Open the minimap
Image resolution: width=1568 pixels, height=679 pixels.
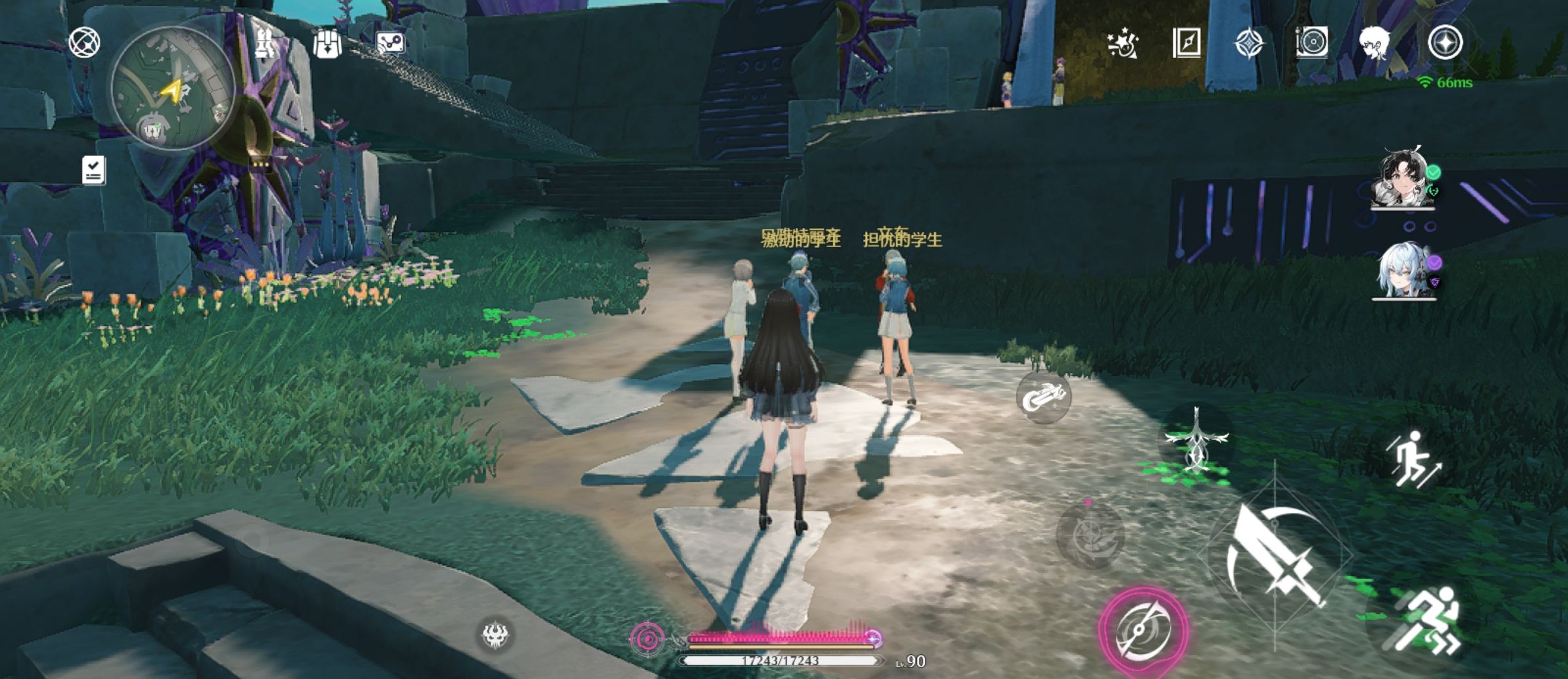[173, 87]
